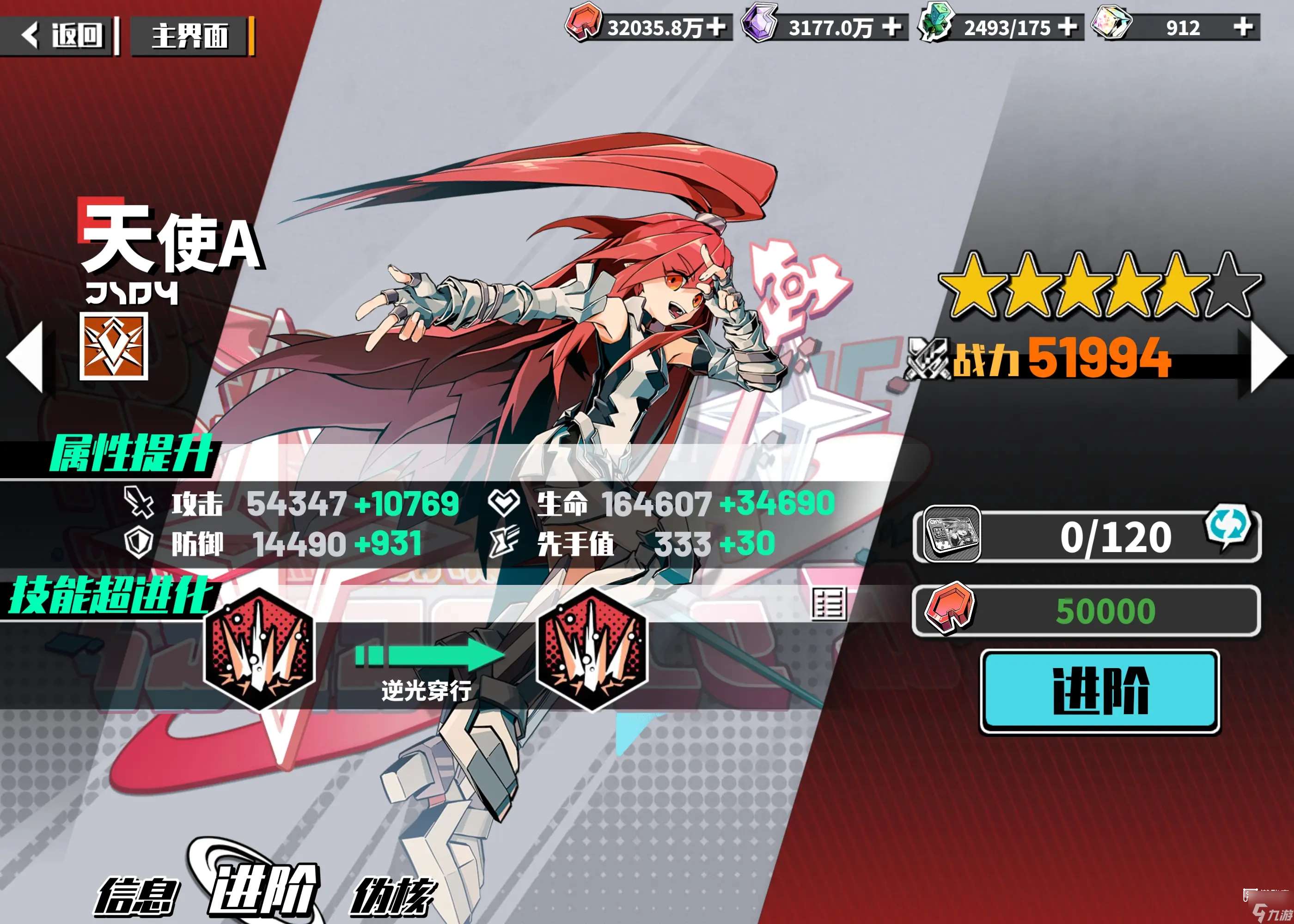This screenshot has height=924, width=1294.
Task: Add green cube resource with plus
Action: [x=1068, y=27]
